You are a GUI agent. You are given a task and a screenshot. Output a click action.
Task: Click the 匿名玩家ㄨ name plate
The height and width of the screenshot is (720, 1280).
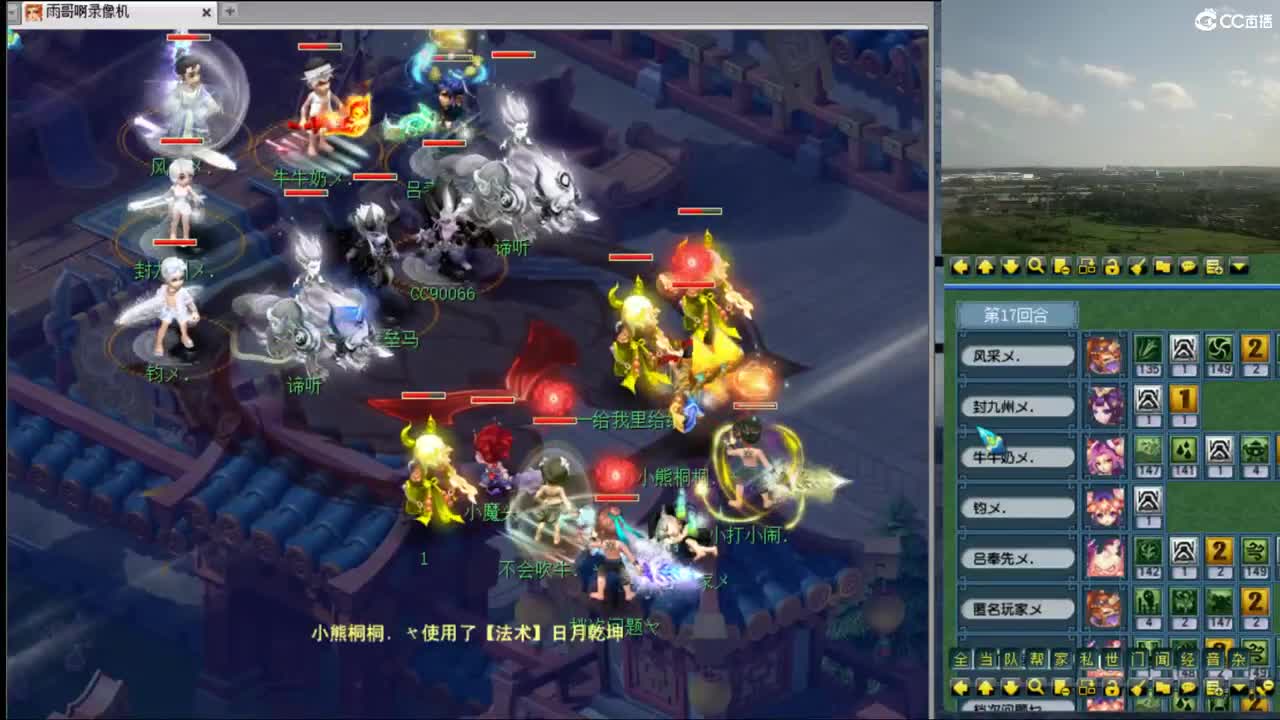pos(1016,607)
